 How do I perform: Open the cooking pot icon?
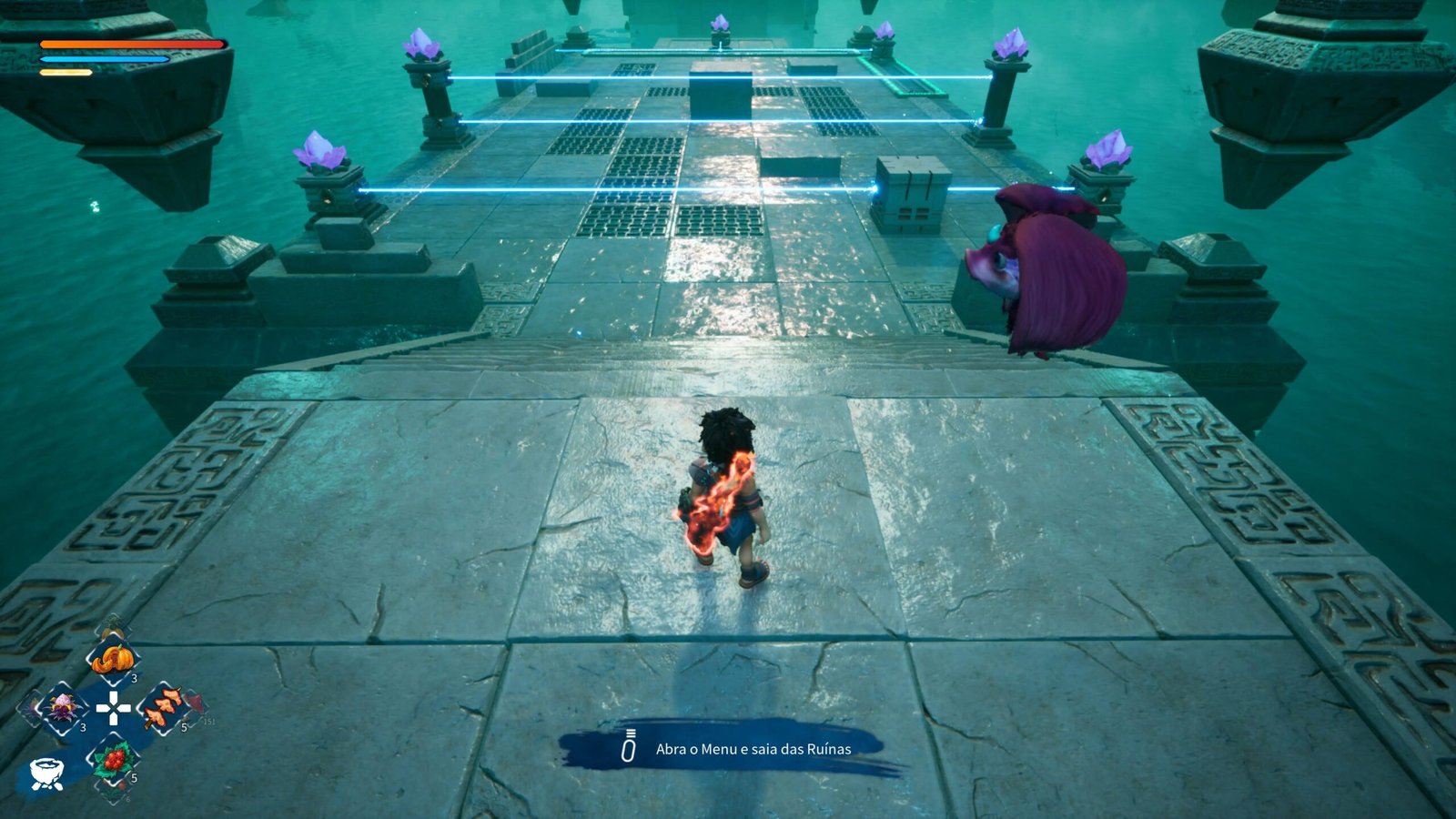(46, 773)
